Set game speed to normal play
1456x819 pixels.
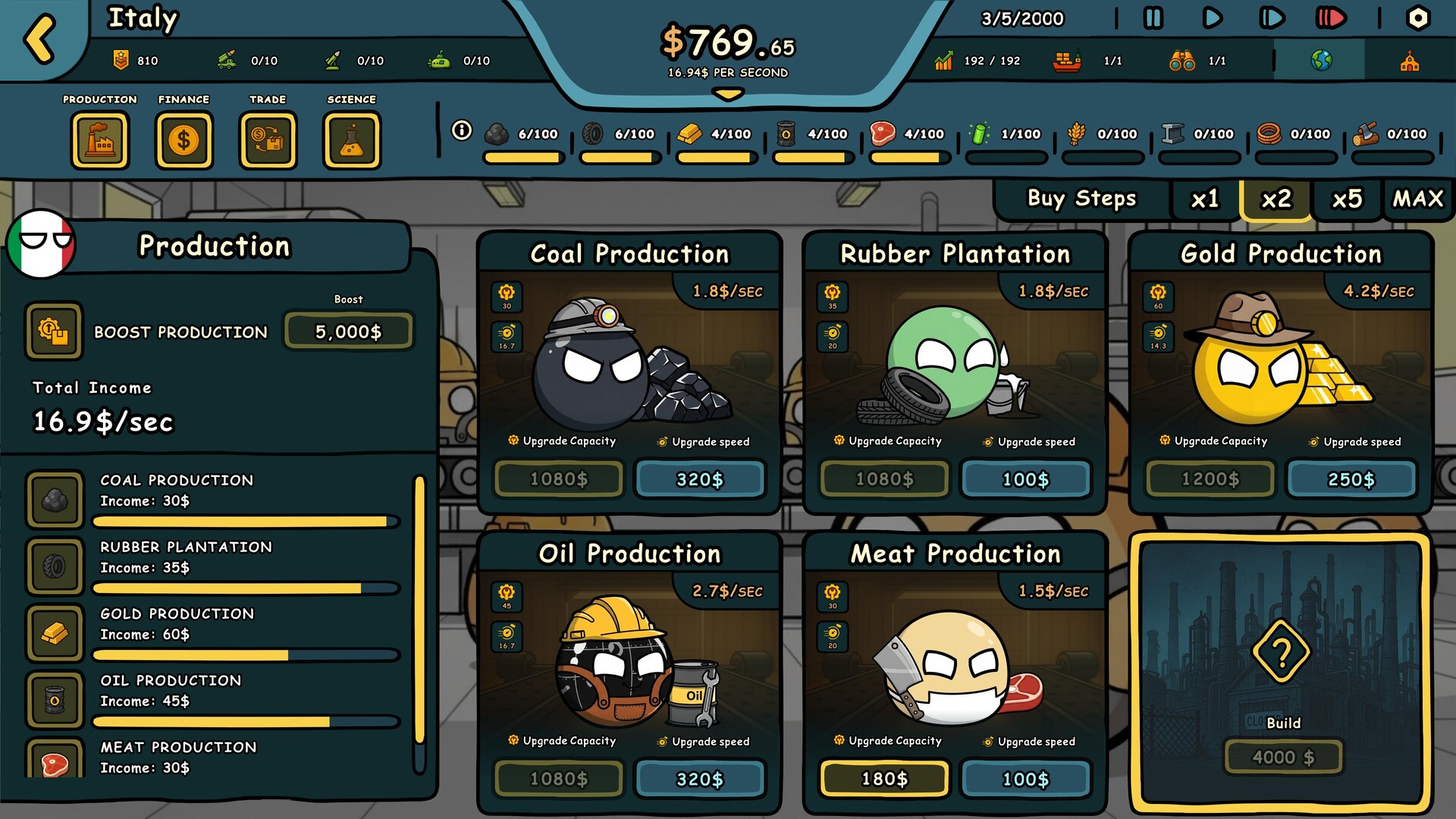click(x=1212, y=18)
